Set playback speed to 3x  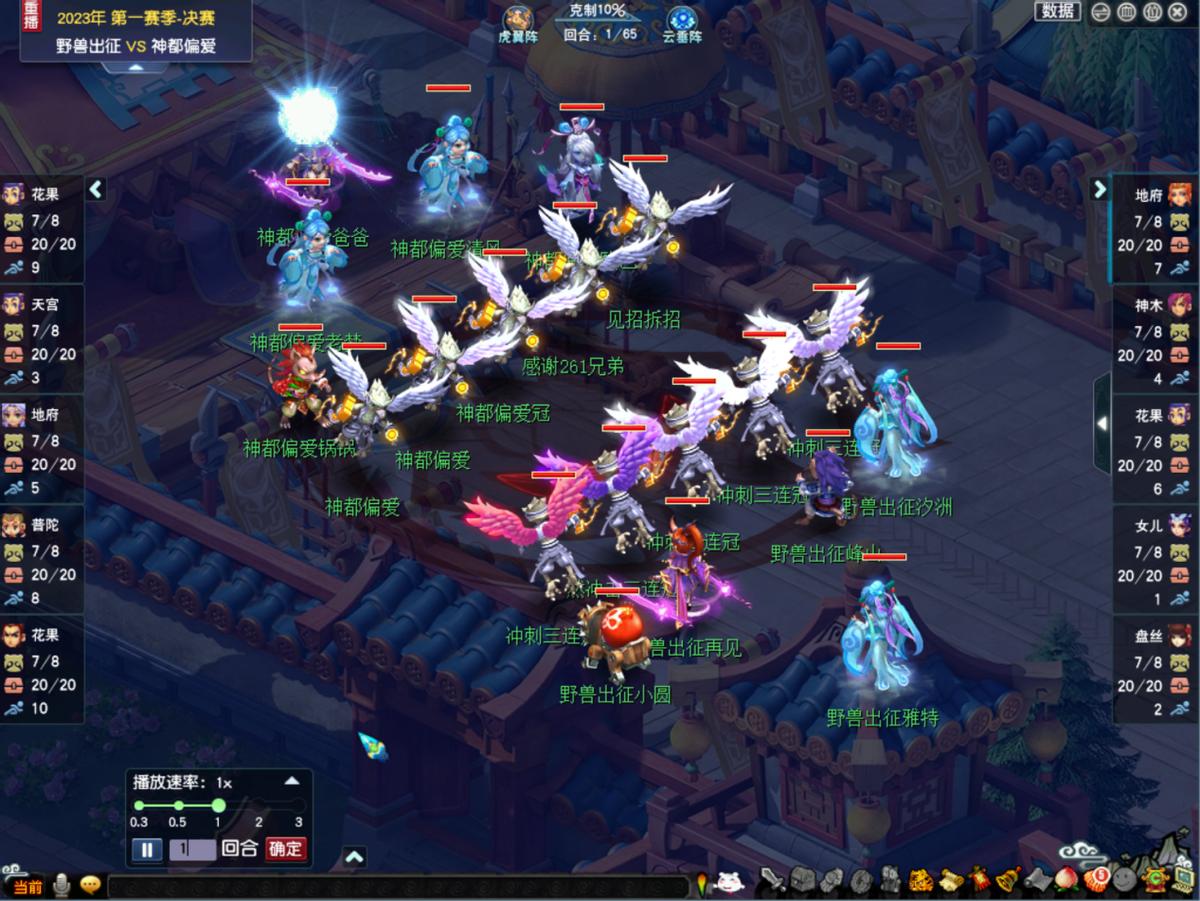pyautogui.click(x=298, y=805)
